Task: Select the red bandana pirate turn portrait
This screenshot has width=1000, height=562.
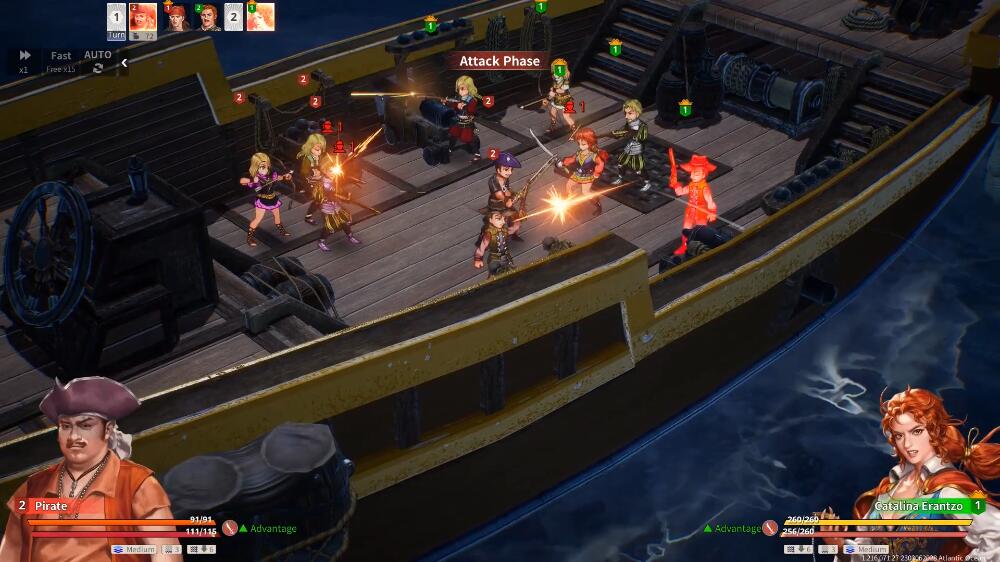Action: [x=176, y=17]
